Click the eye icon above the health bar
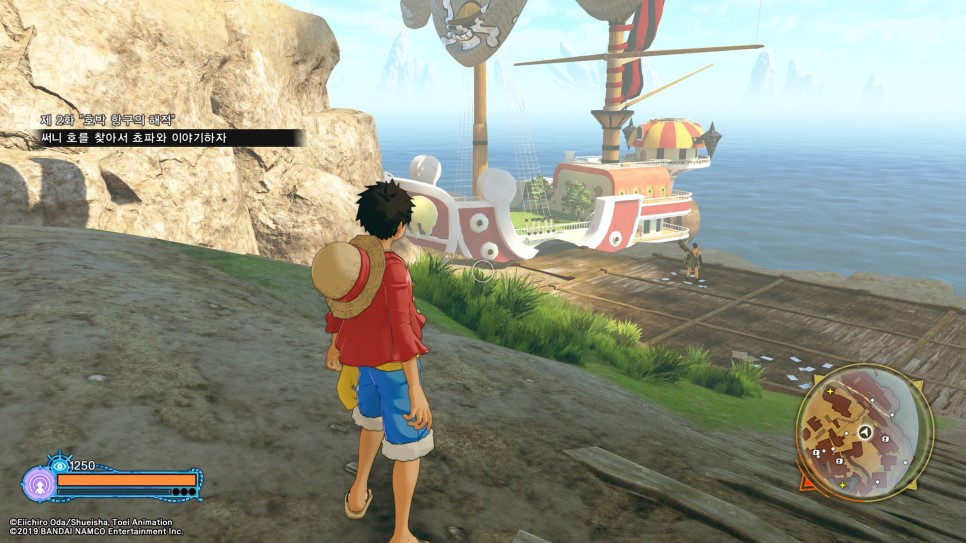This screenshot has height=543, width=966. (59, 465)
